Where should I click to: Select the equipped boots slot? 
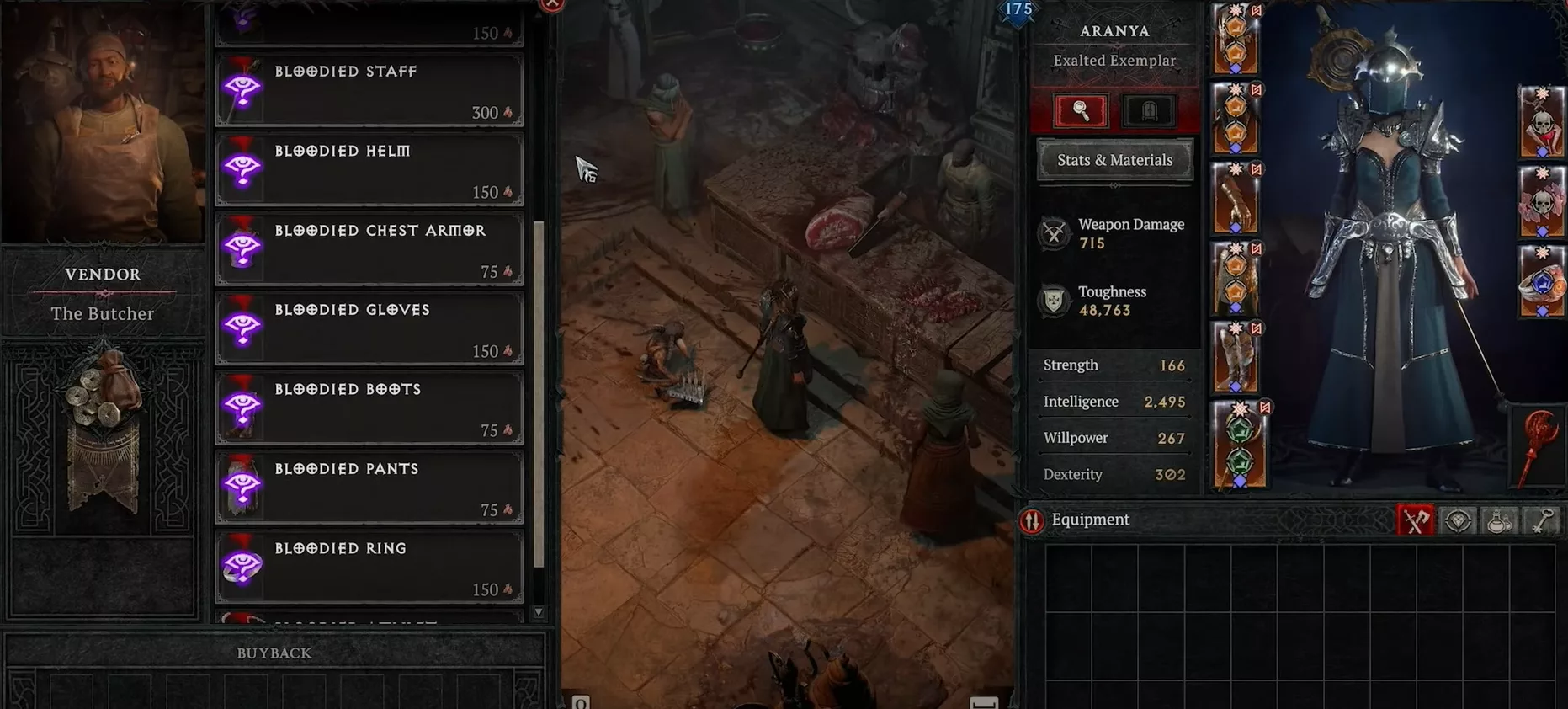1236,359
